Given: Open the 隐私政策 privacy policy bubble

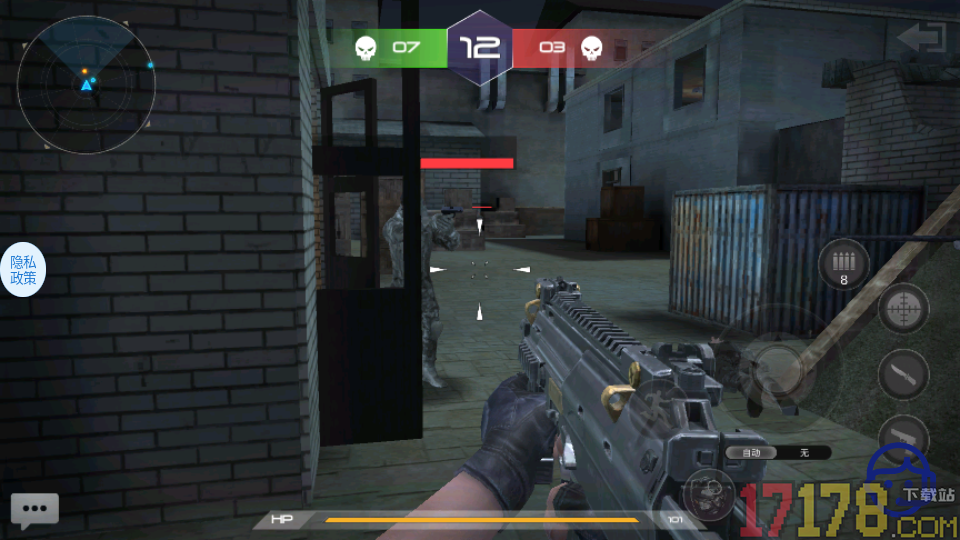Looking at the screenshot, I should (23, 270).
